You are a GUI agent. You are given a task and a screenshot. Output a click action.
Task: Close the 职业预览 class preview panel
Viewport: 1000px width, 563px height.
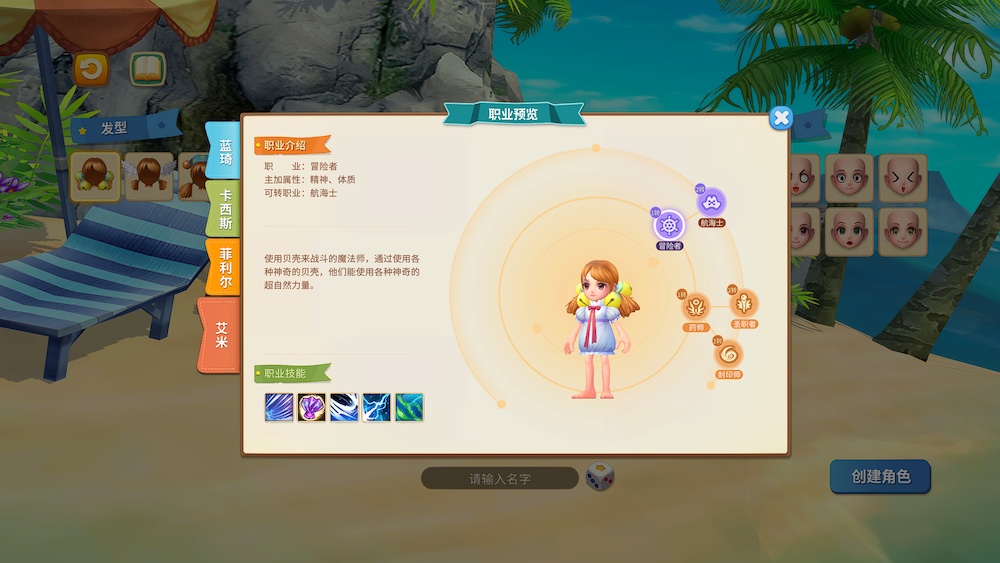click(x=781, y=118)
